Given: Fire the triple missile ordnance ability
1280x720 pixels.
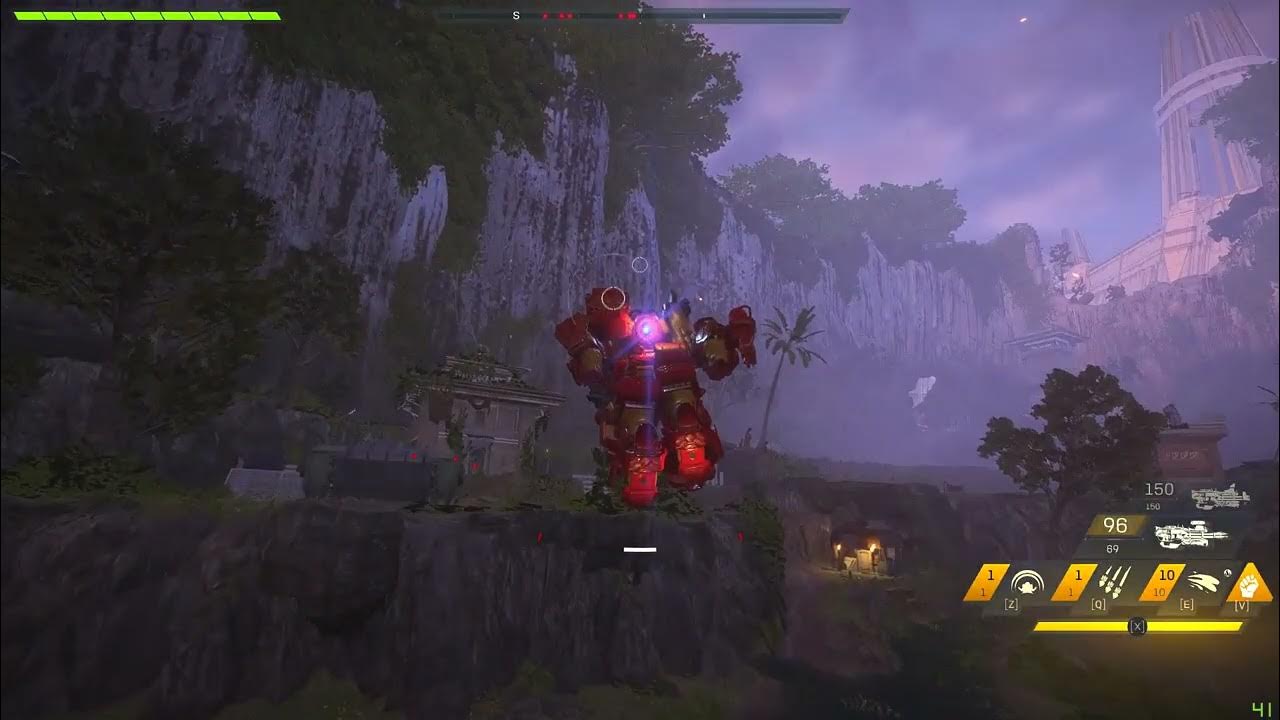Looking at the screenshot, I should pos(1112,583).
